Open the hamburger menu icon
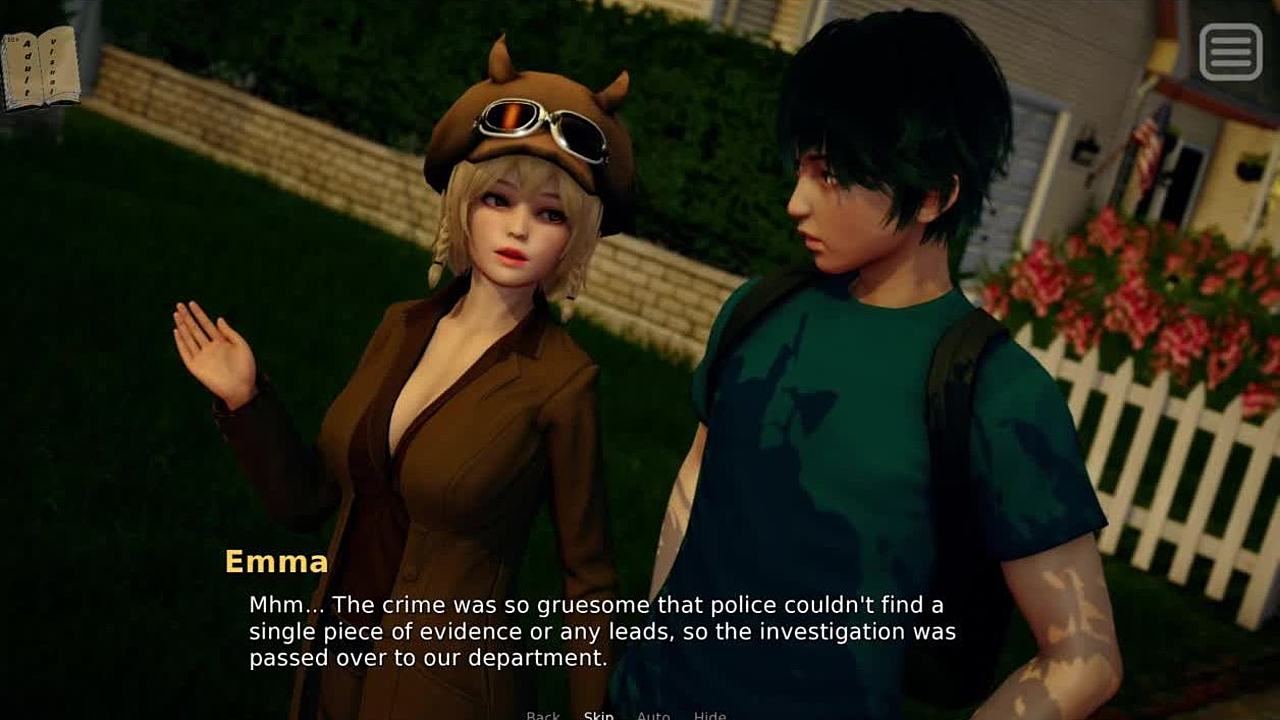 [1231, 51]
